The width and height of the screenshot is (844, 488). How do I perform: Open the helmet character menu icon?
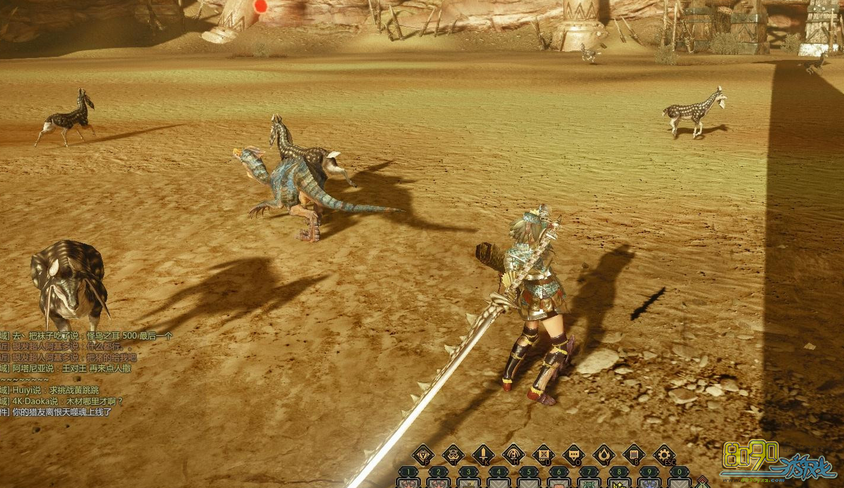(423, 454)
